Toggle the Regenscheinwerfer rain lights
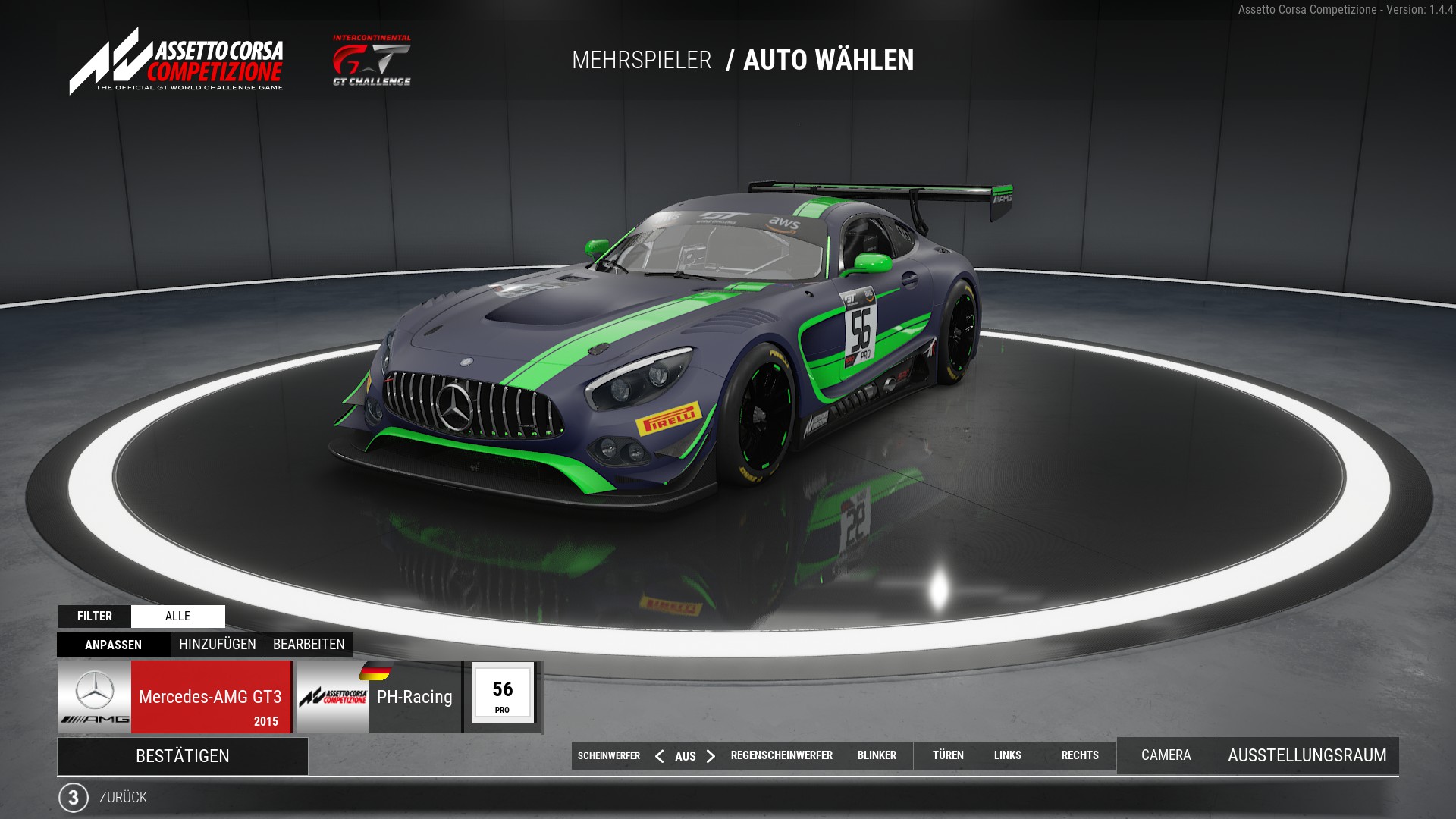This screenshot has height=819, width=1456. pyautogui.click(x=781, y=755)
